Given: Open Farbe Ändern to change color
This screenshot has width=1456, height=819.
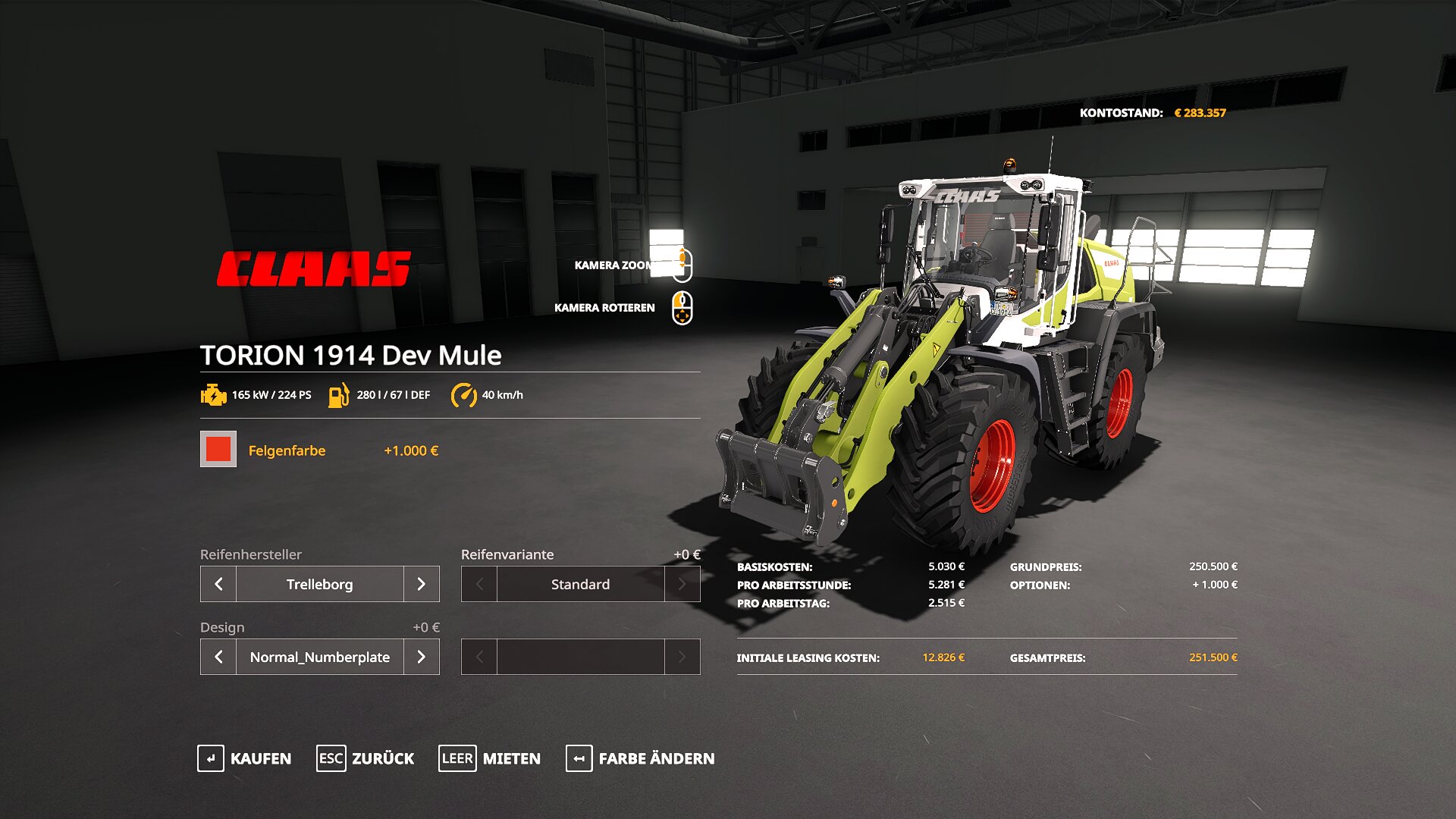Looking at the screenshot, I should [x=641, y=758].
